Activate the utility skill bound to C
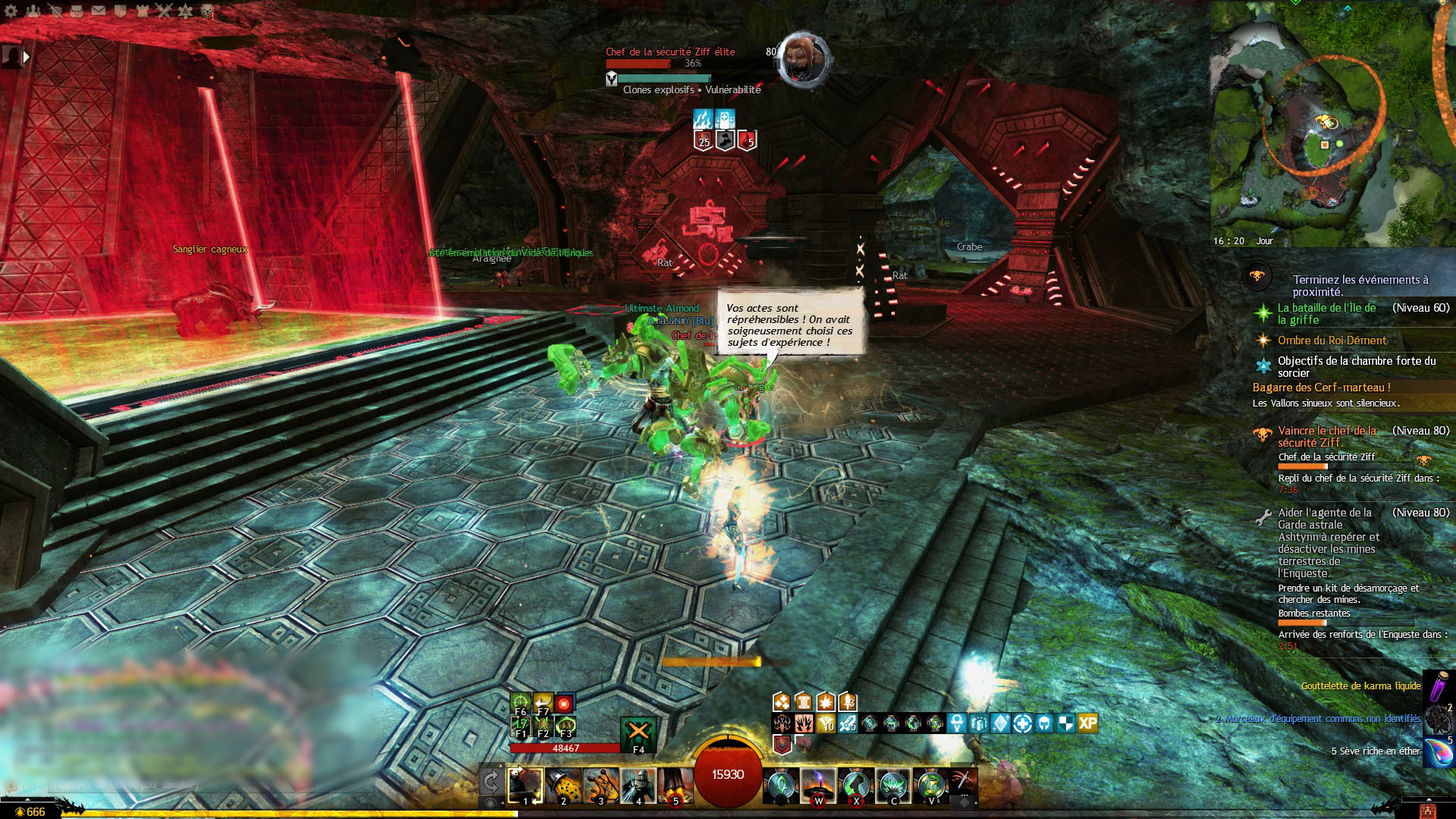Viewport: 1456px width, 819px height. [x=893, y=786]
